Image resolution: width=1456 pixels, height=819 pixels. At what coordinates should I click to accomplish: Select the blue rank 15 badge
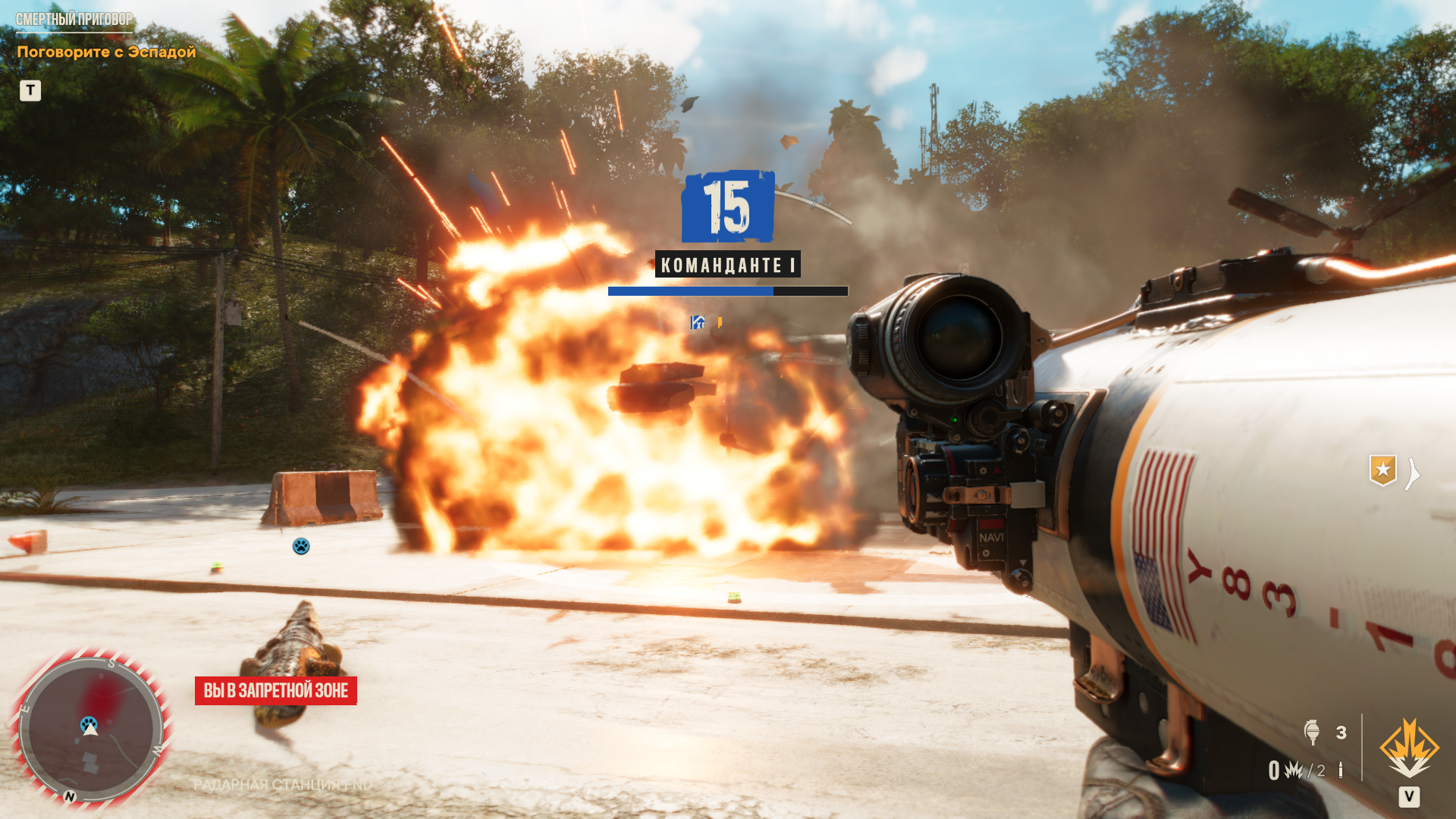(728, 206)
